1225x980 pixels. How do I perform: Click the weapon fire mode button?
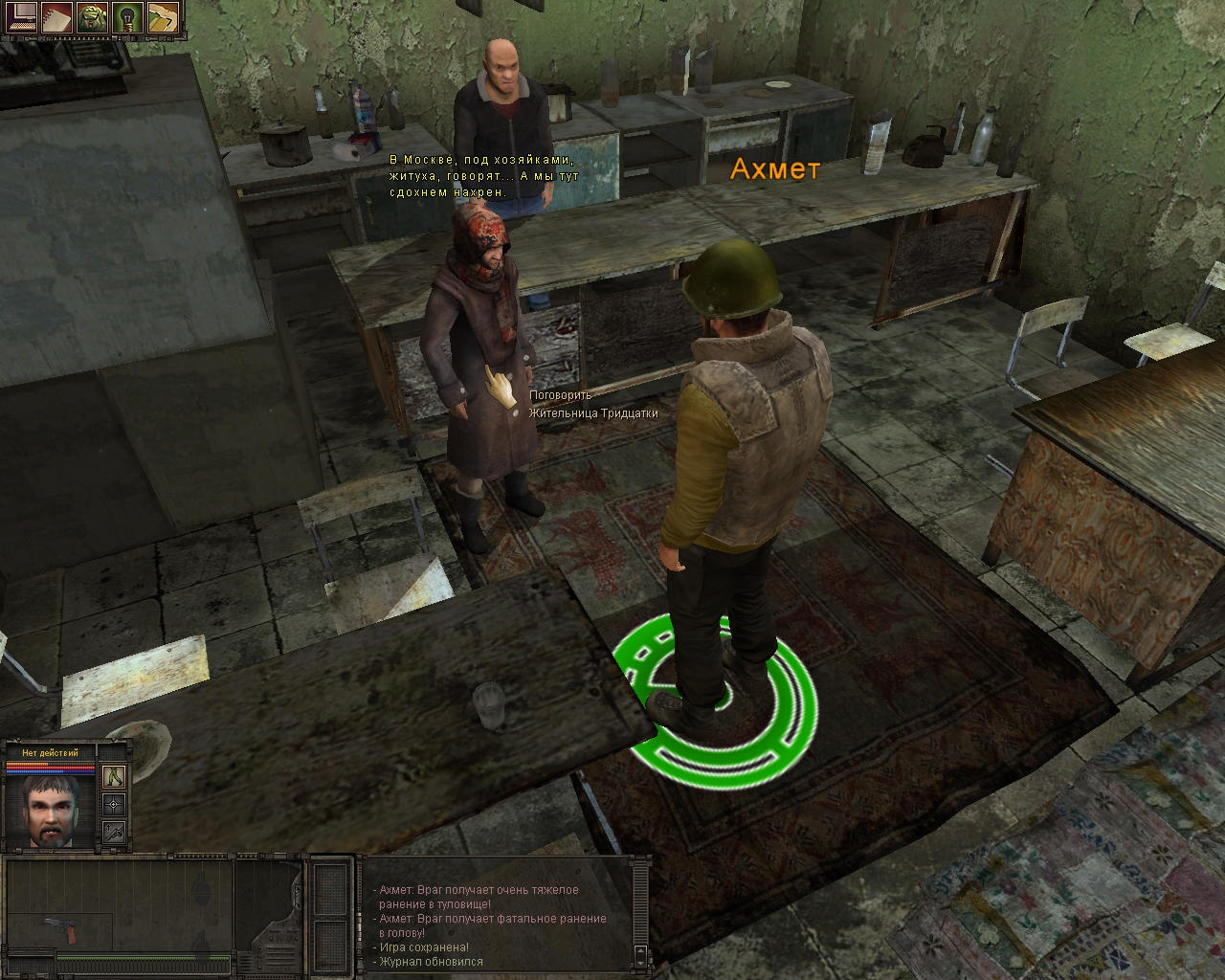point(114,832)
